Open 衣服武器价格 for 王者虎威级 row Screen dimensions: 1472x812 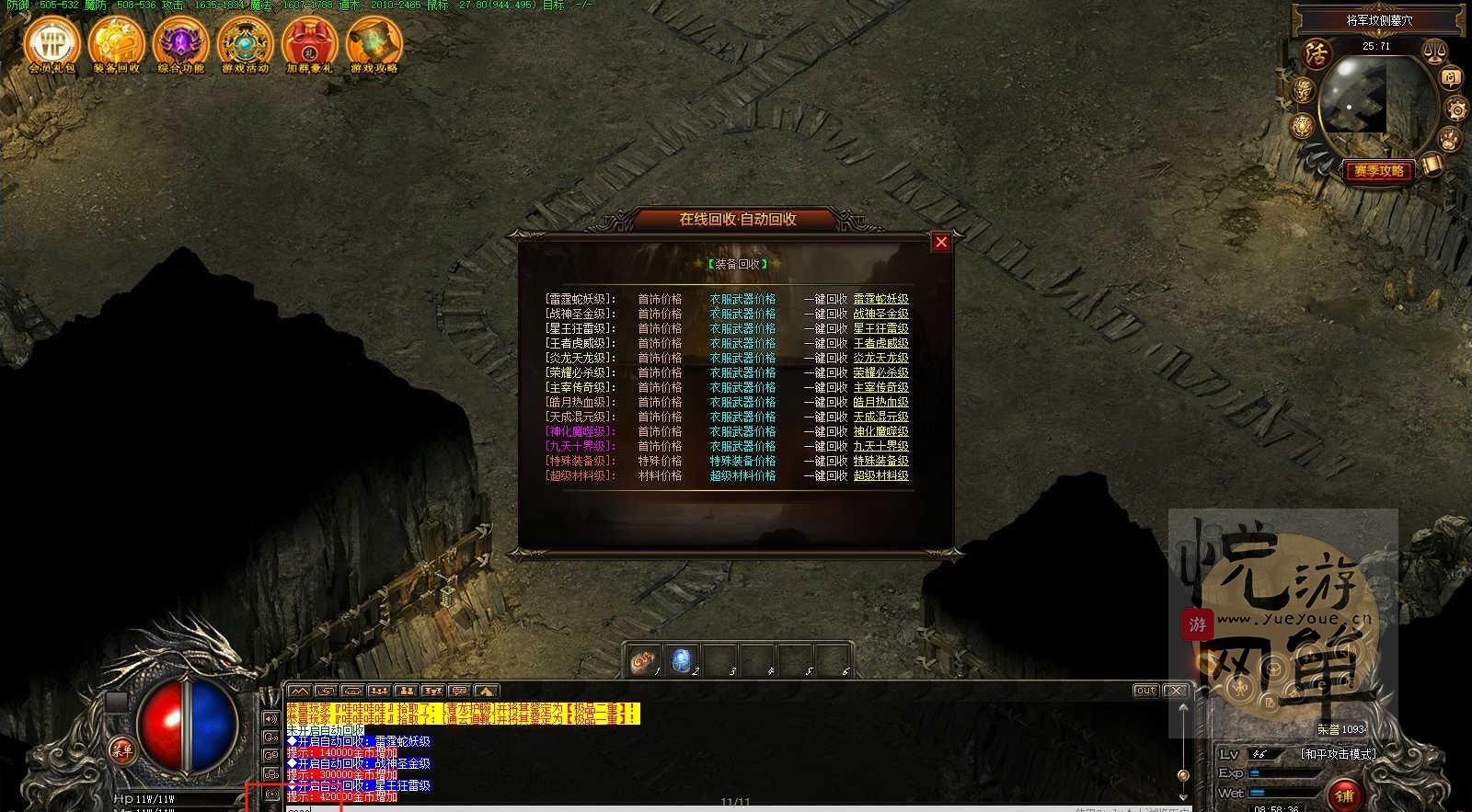pos(742,342)
